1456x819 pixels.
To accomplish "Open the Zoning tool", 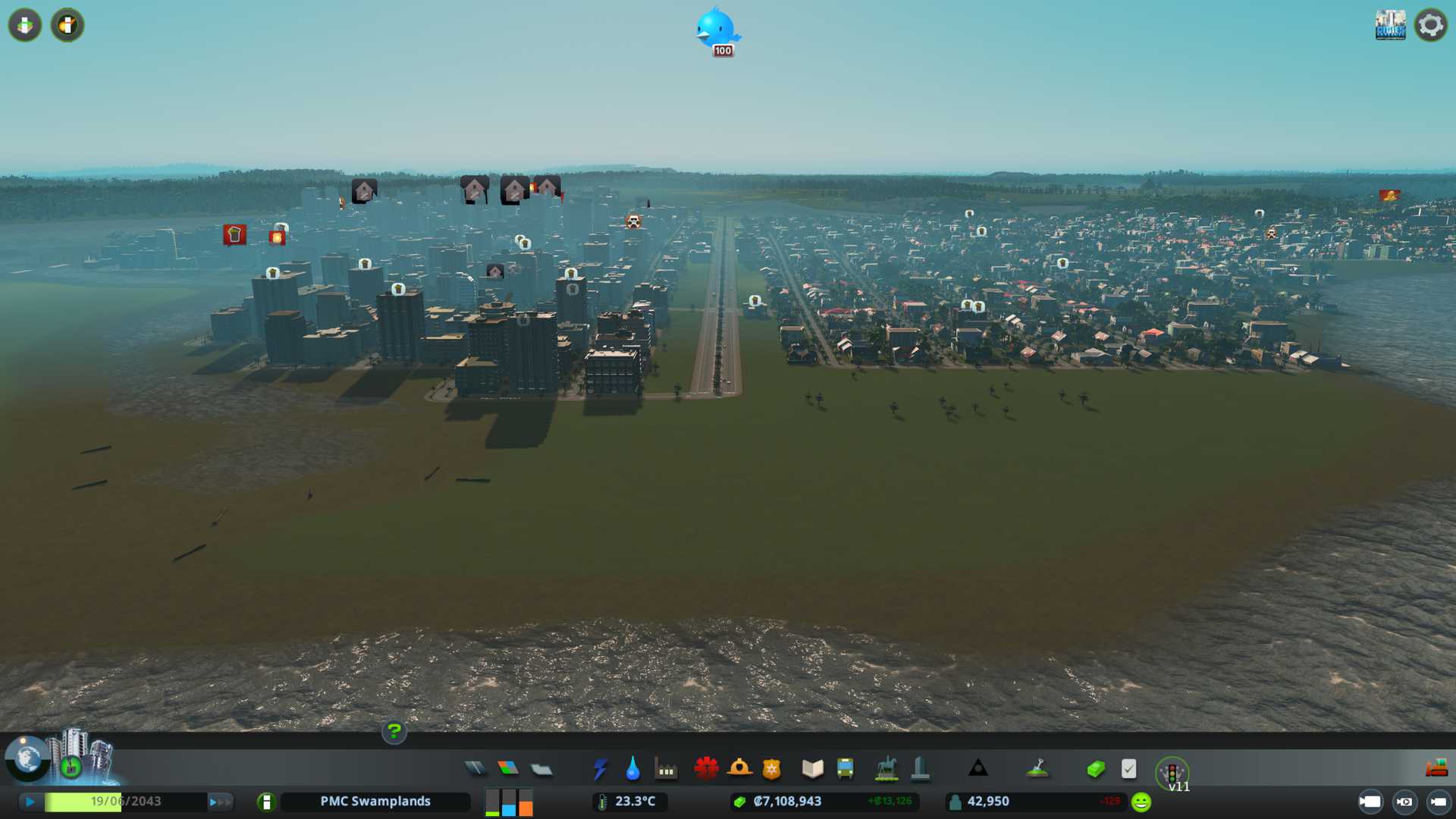I will tap(508, 769).
